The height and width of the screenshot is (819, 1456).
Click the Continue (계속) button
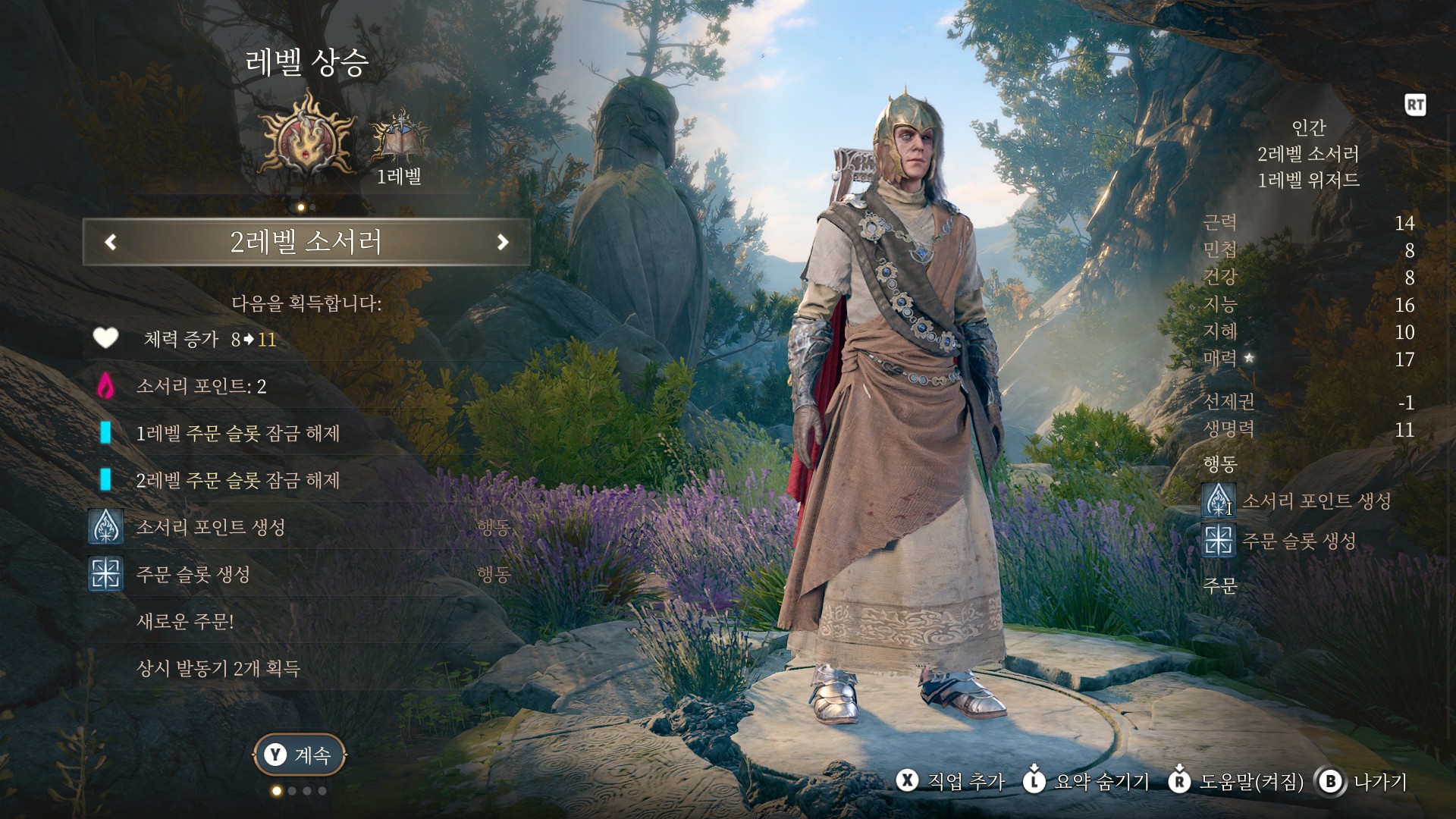300,755
